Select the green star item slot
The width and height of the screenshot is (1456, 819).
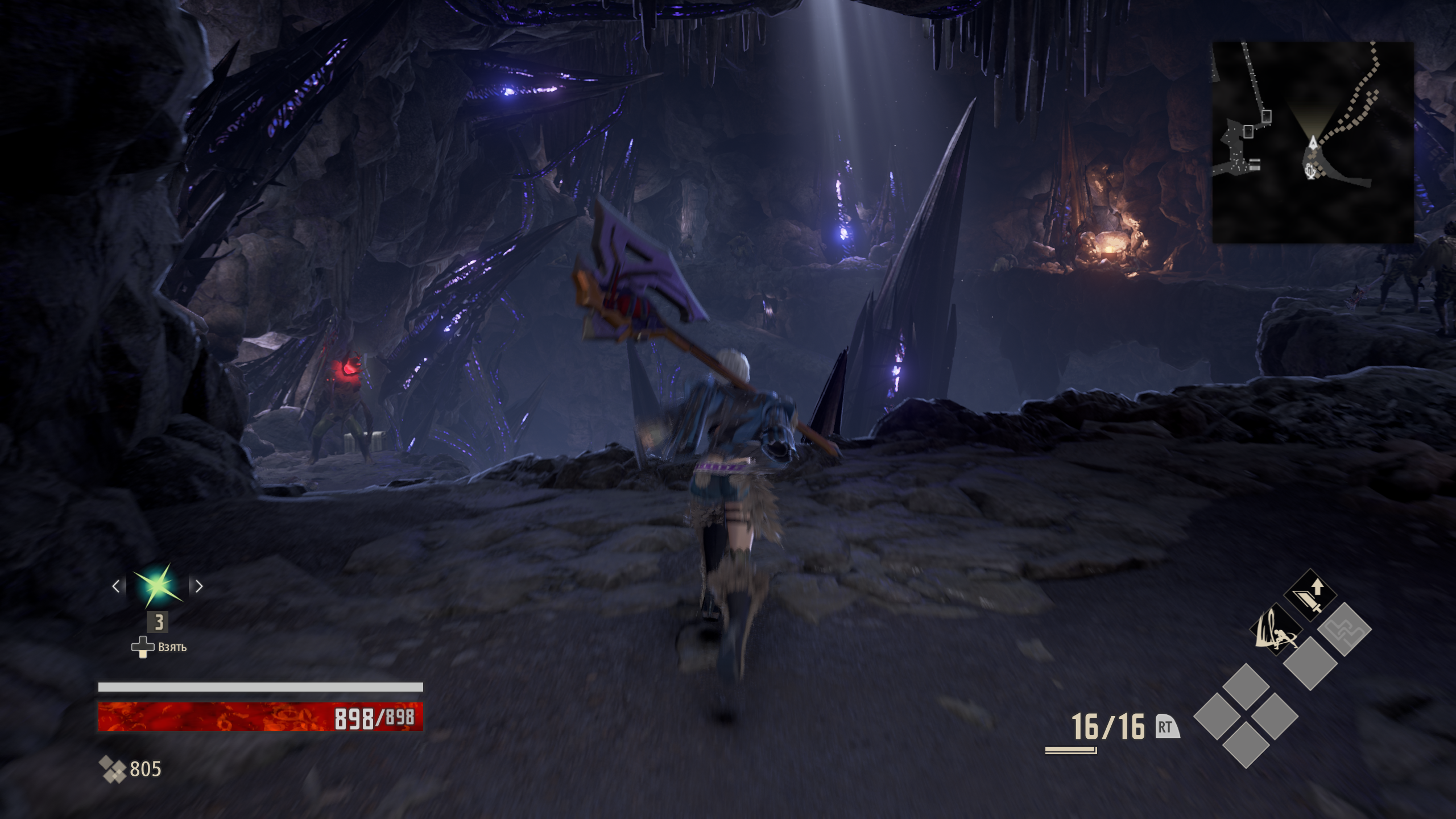158,586
